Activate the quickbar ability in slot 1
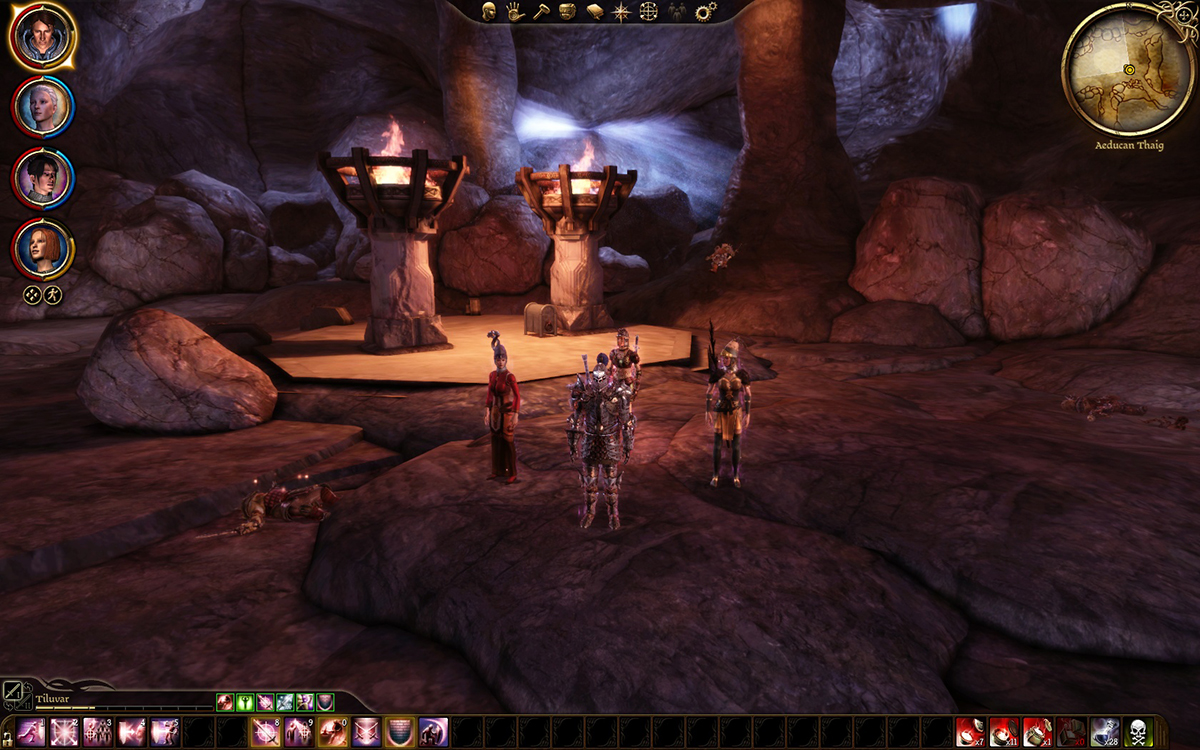The width and height of the screenshot is (1200, 750). pyautogui.click(x=31, y=732)
